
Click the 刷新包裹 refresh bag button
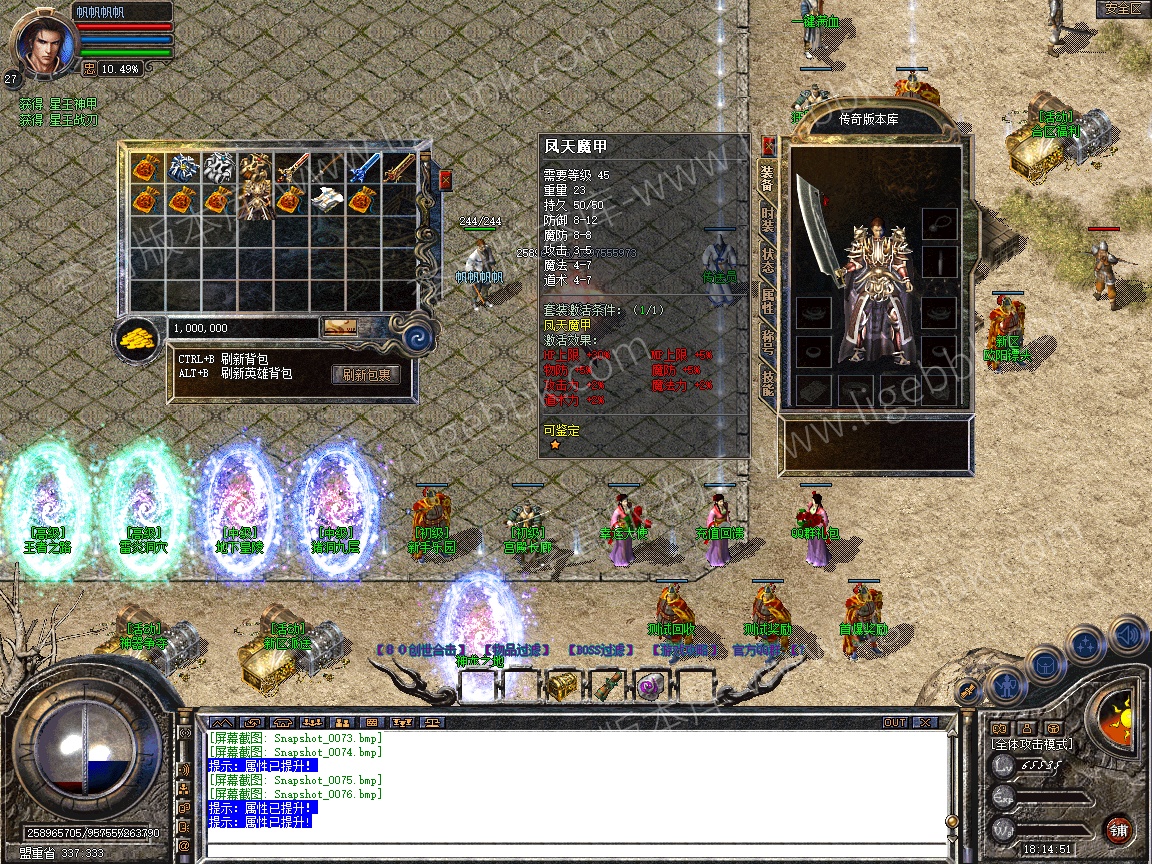tap(366, 375)
